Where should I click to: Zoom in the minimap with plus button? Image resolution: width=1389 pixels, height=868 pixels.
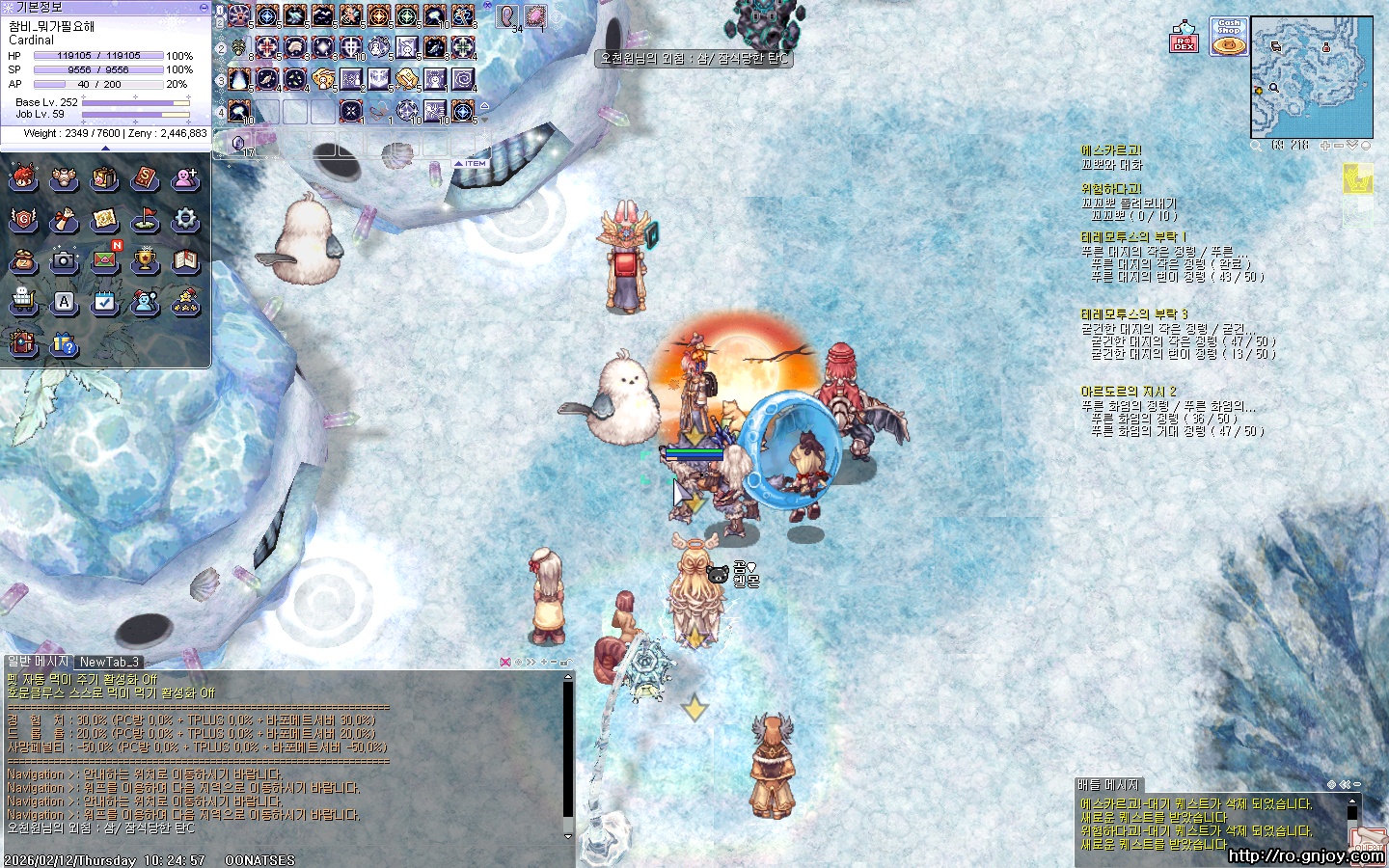click(1325, 146)
